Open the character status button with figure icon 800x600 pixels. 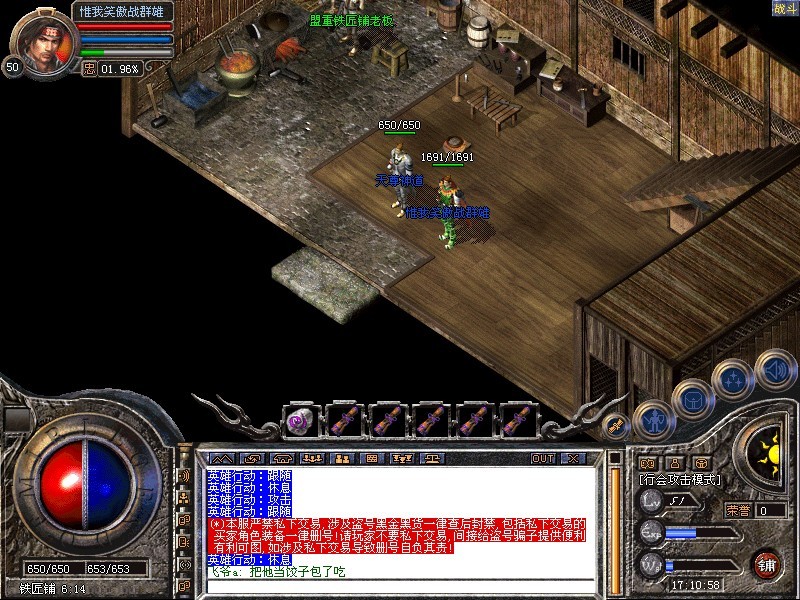(x=653, y=419)
